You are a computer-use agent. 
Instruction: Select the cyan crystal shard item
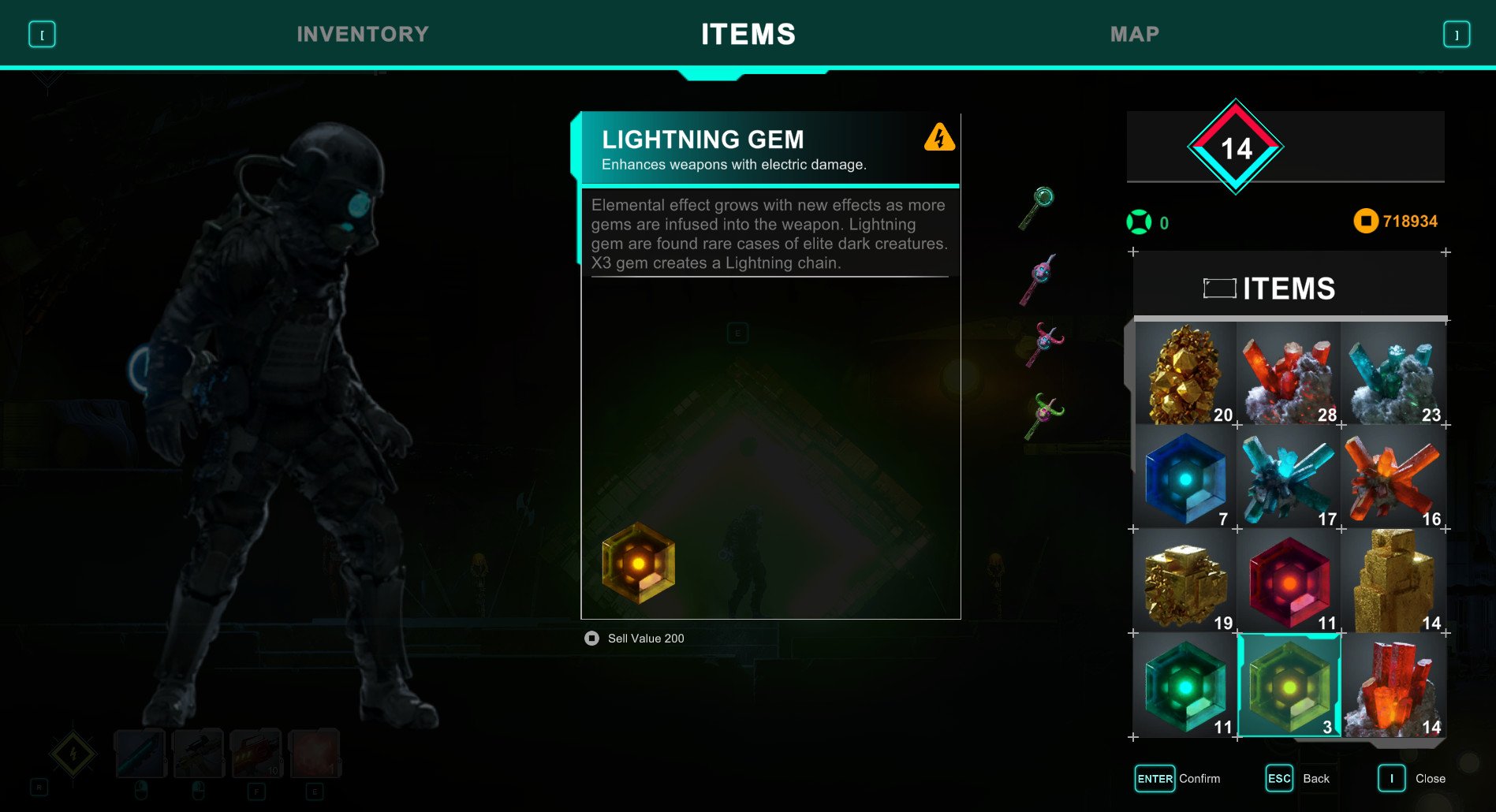1289,478
